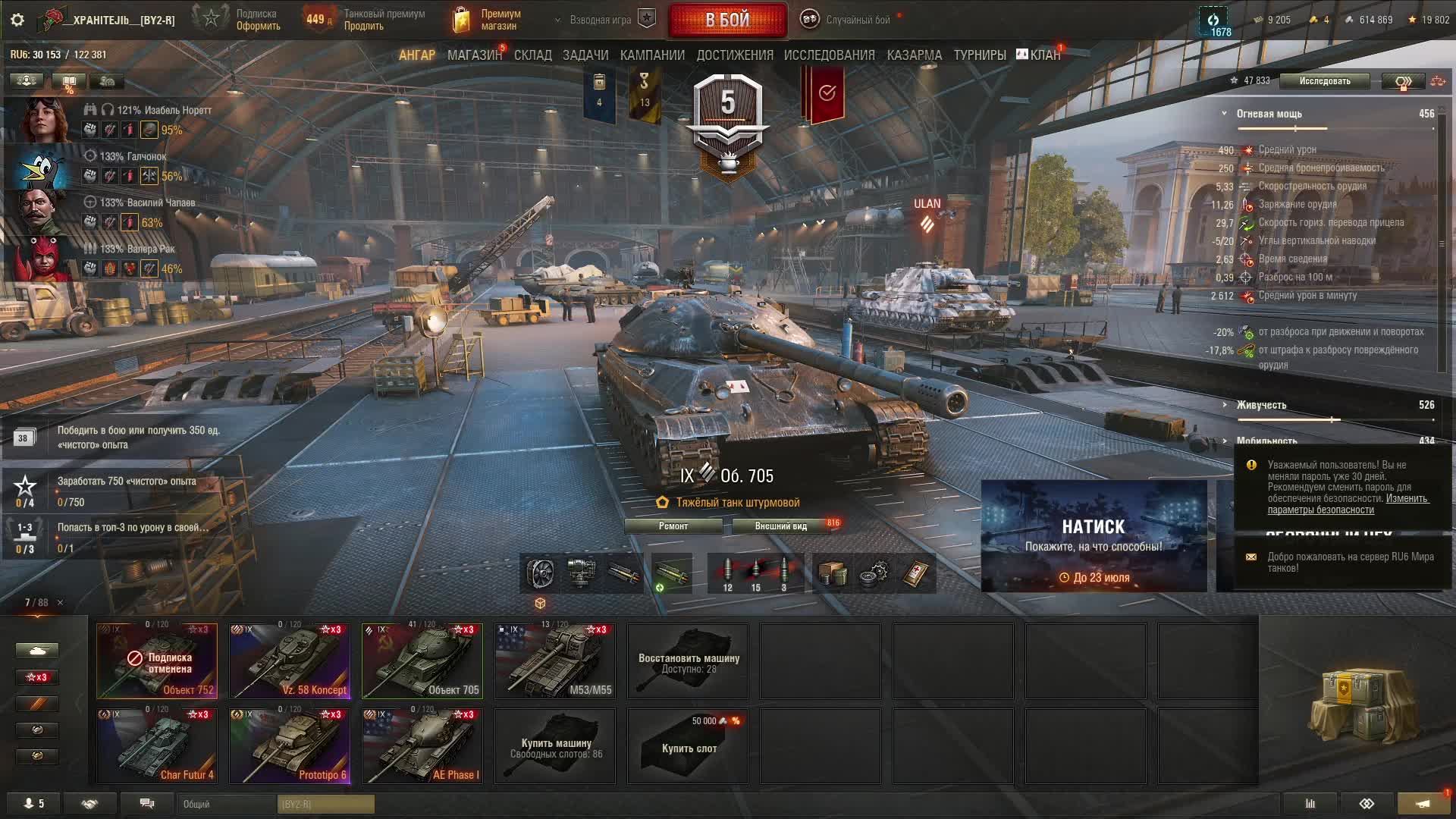The width and height of the screenshot is (1456, 819).
Task: Open the settings gear icon
Action: pos(17,20)
